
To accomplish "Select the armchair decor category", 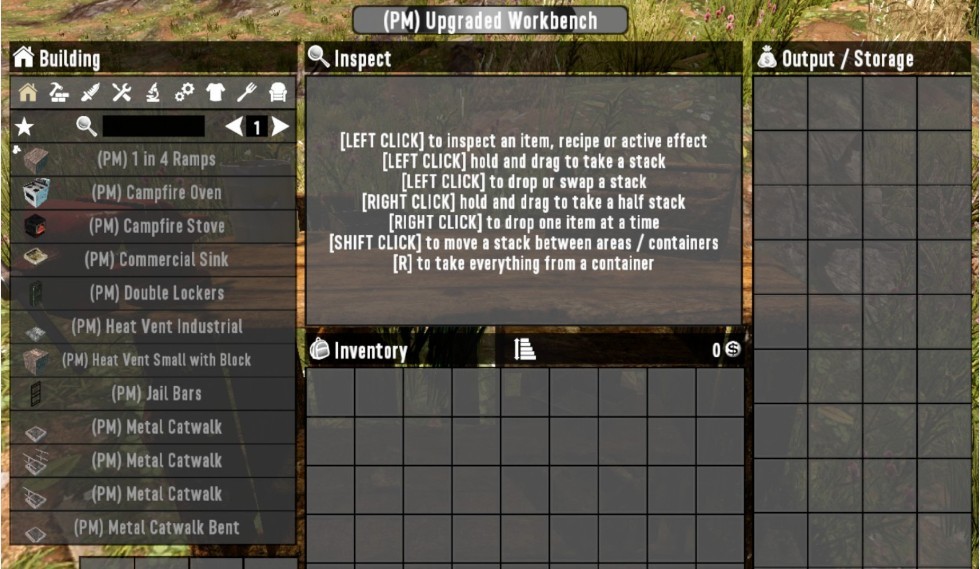I will point(278,93).
